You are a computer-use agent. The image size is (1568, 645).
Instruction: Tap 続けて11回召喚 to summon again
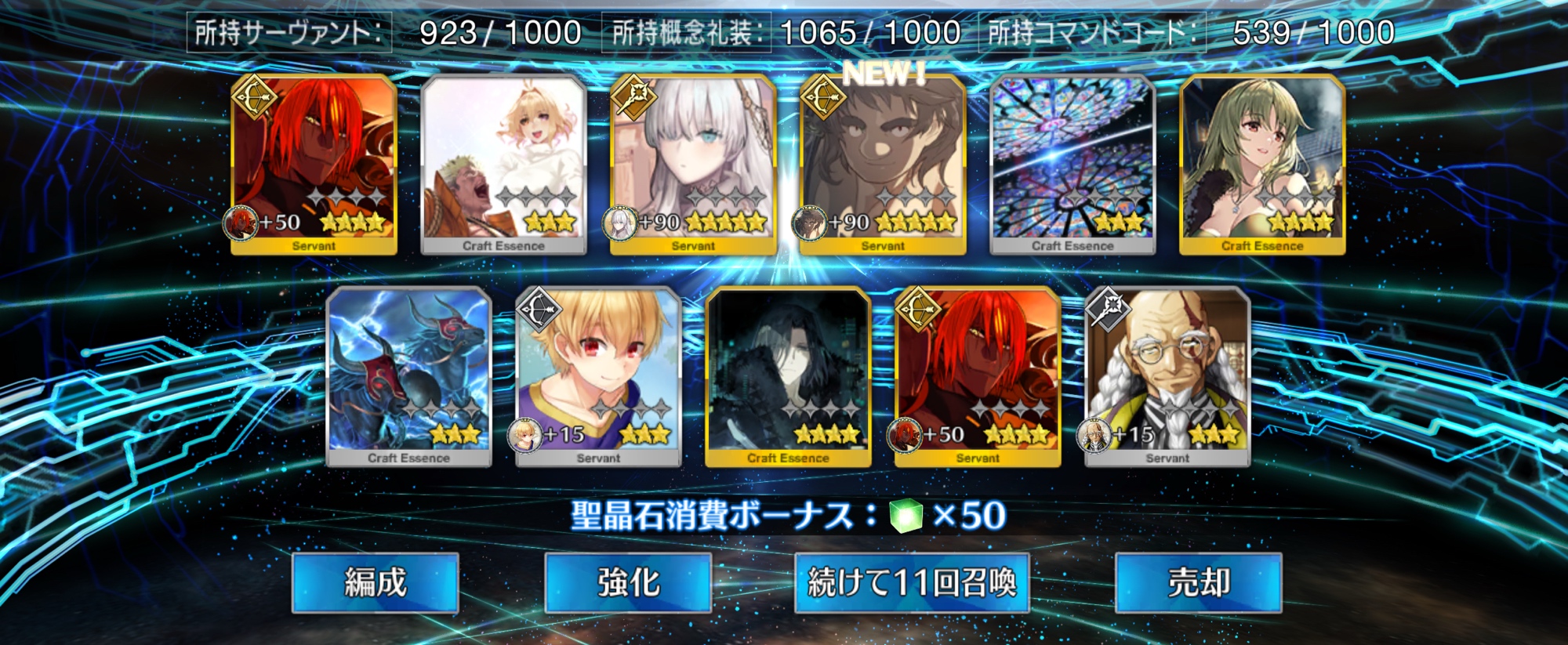911,582
